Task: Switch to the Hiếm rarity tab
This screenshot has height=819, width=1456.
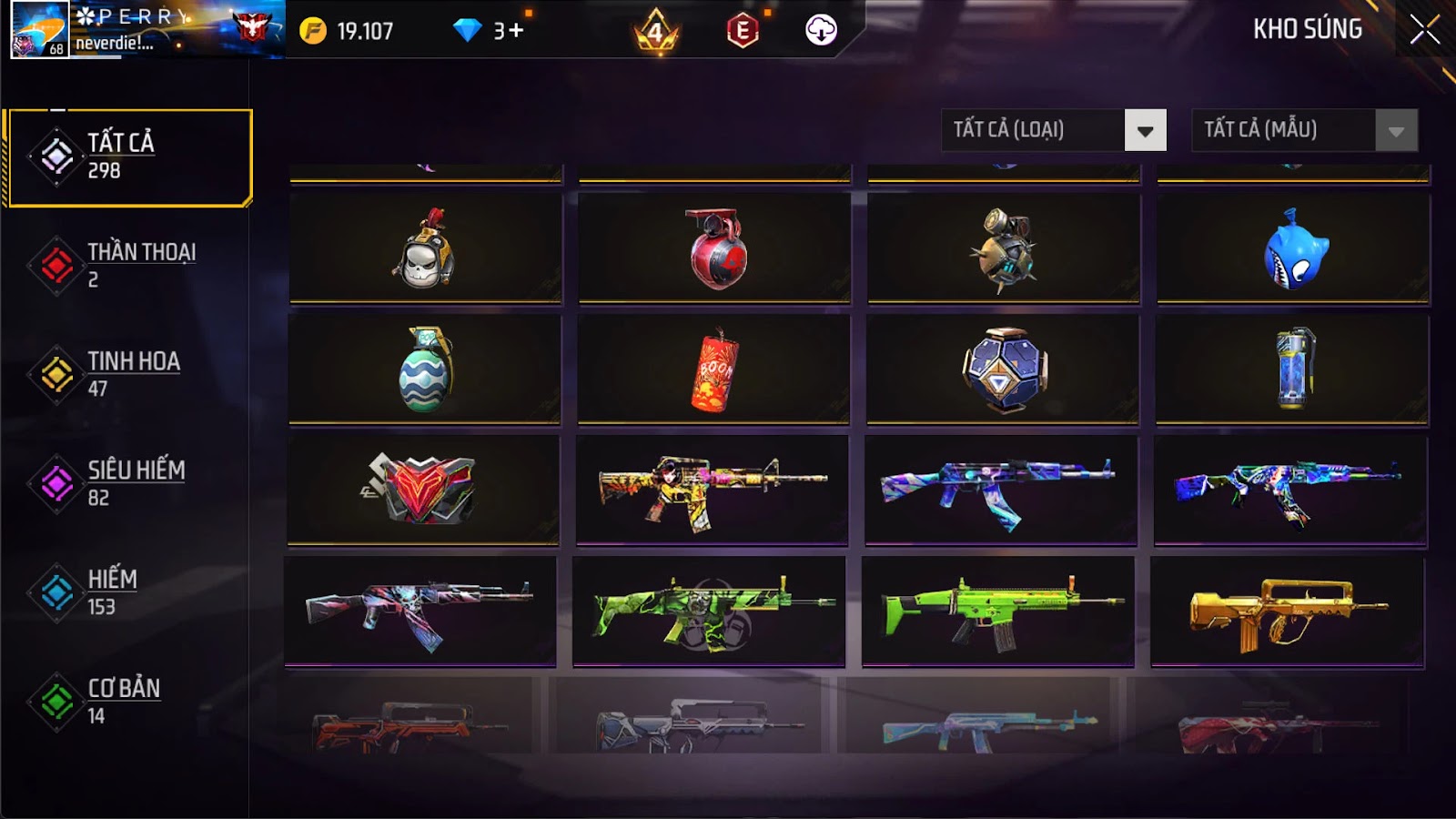Action: pos(127,592)
